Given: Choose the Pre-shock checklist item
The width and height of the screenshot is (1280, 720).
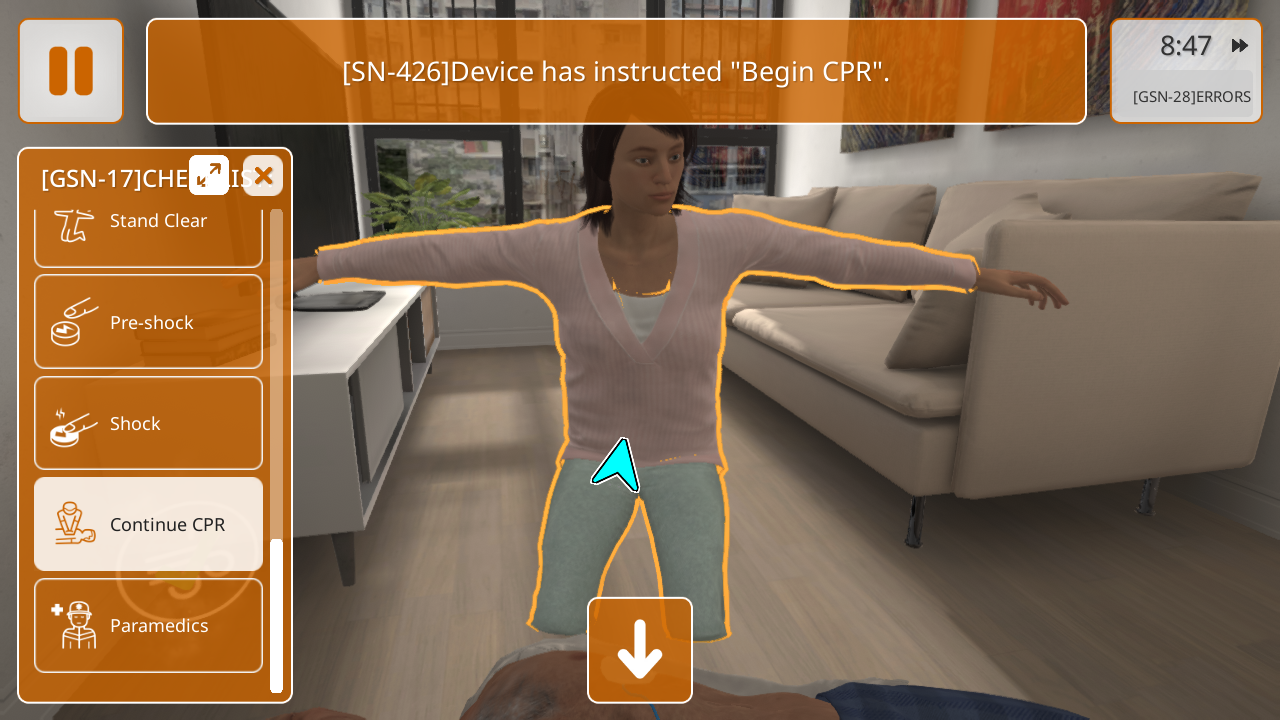Looking at the screenshot, I should tap(148, 322).
